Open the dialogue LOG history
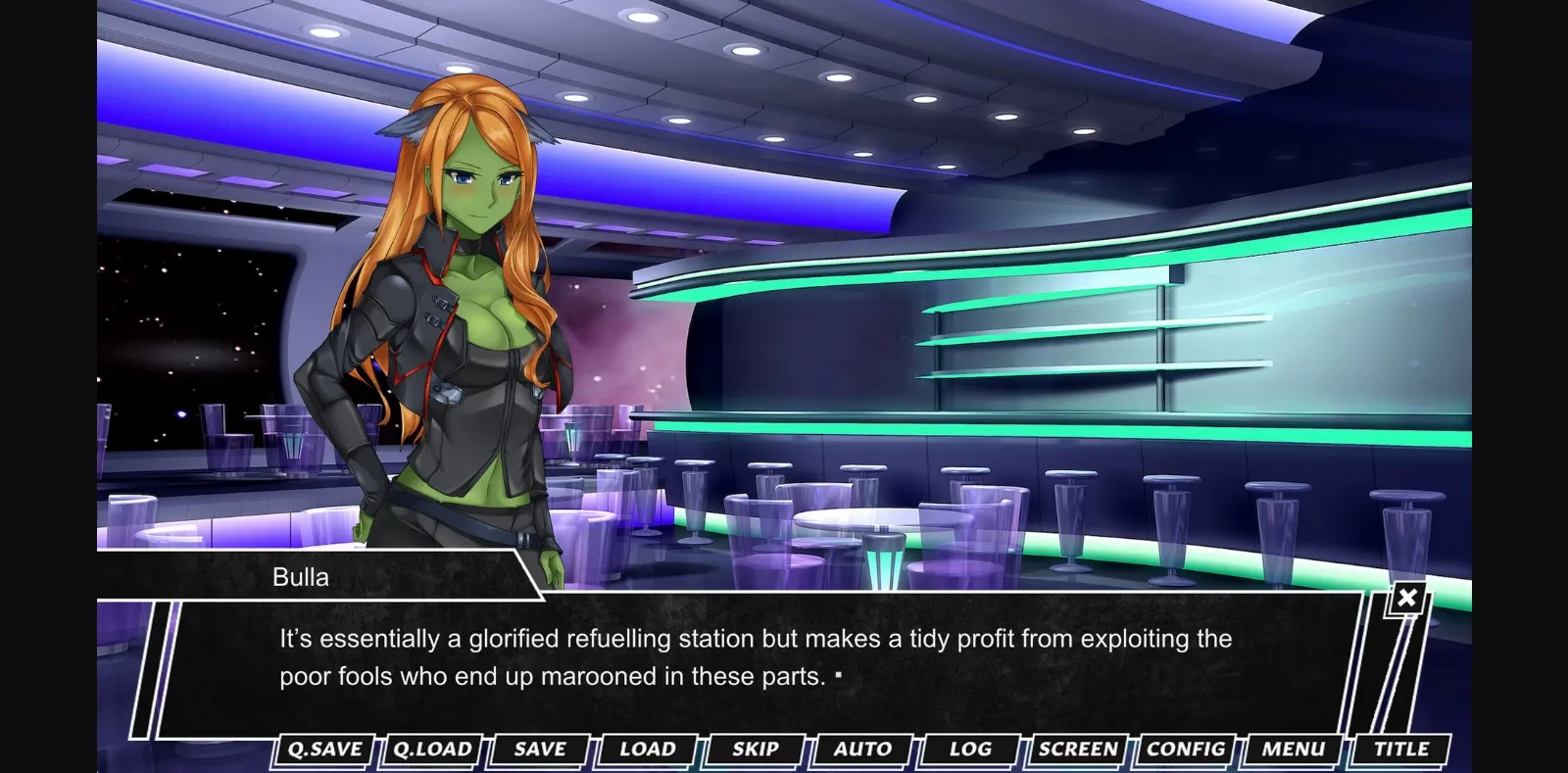1568x773 pixels. pos(968,749)
